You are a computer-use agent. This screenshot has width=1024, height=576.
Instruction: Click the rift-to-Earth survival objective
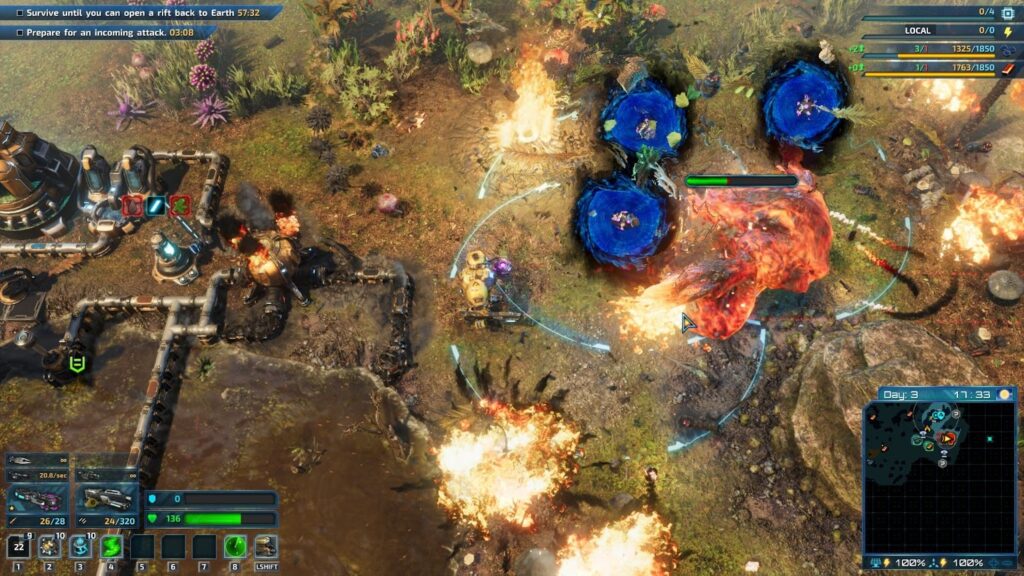click(140, 13)
